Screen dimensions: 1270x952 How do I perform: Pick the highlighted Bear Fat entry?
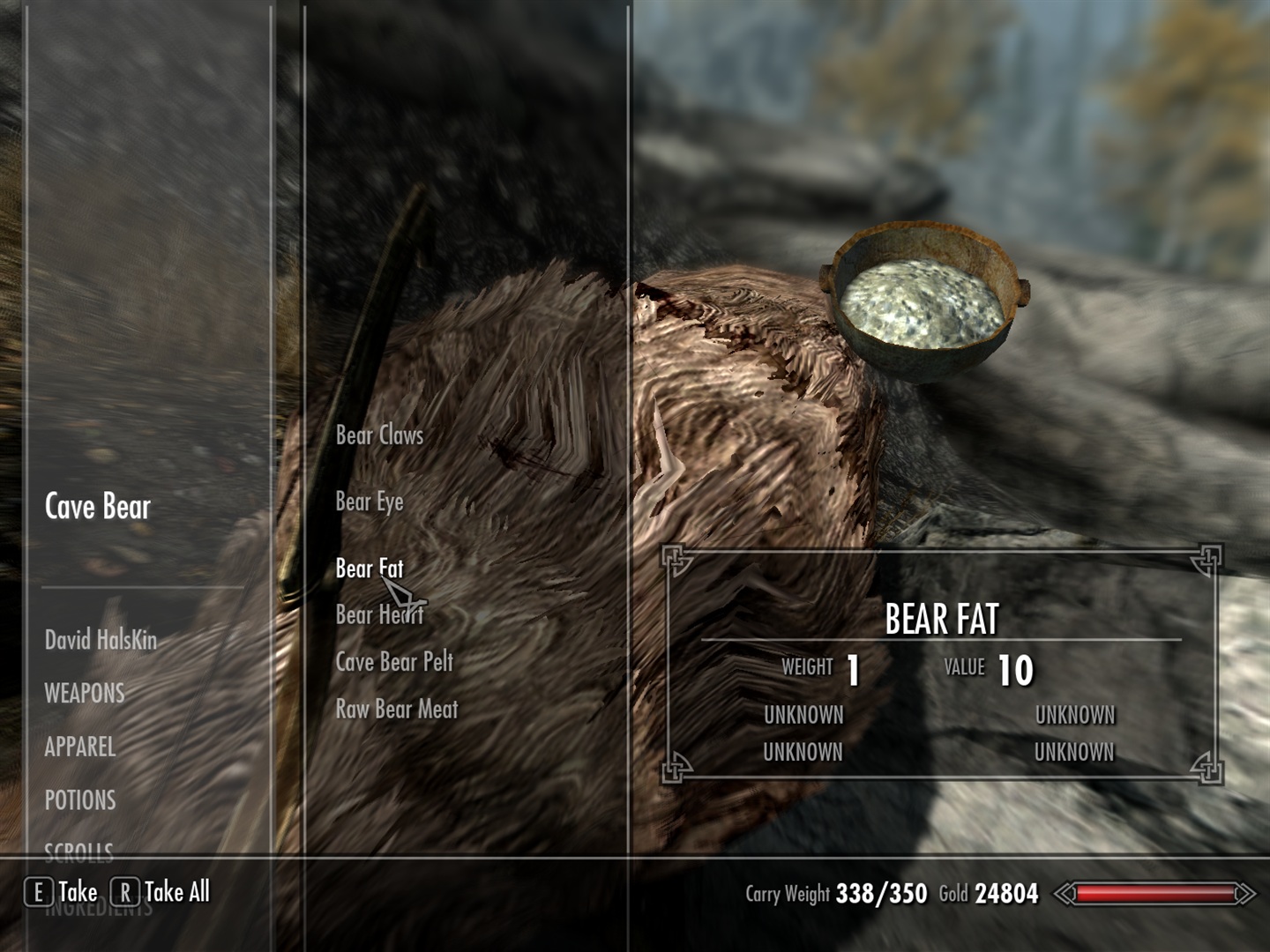(369, 569)
